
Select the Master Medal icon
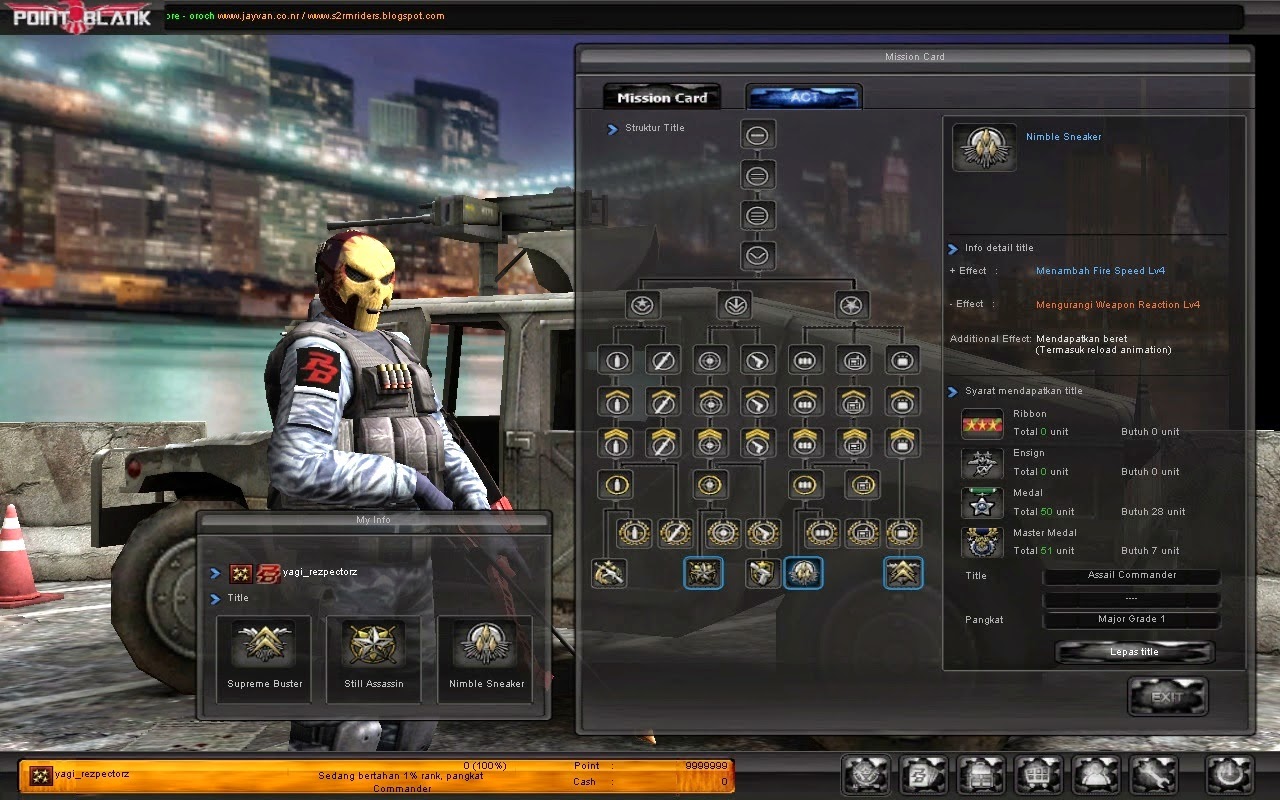[x=981, y=542]
